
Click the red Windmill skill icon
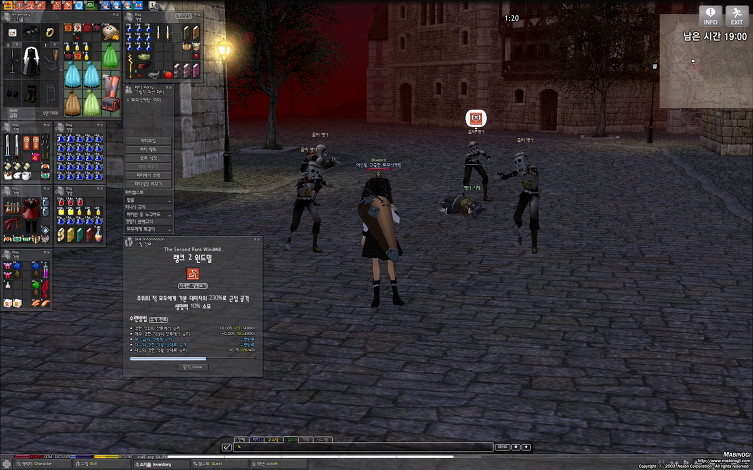192,274
